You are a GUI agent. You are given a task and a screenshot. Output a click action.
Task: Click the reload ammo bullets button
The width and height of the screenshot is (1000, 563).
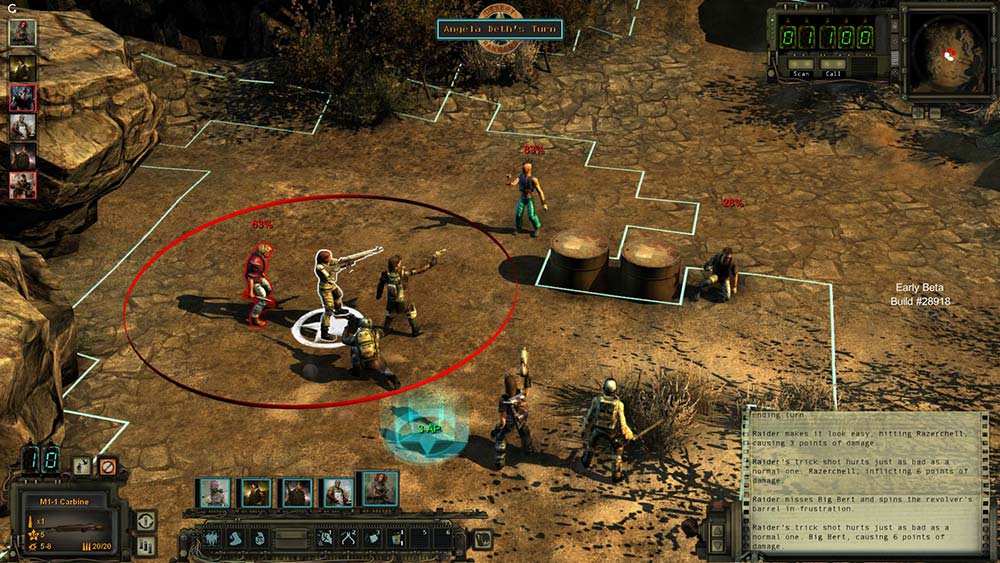pos(145,545)
